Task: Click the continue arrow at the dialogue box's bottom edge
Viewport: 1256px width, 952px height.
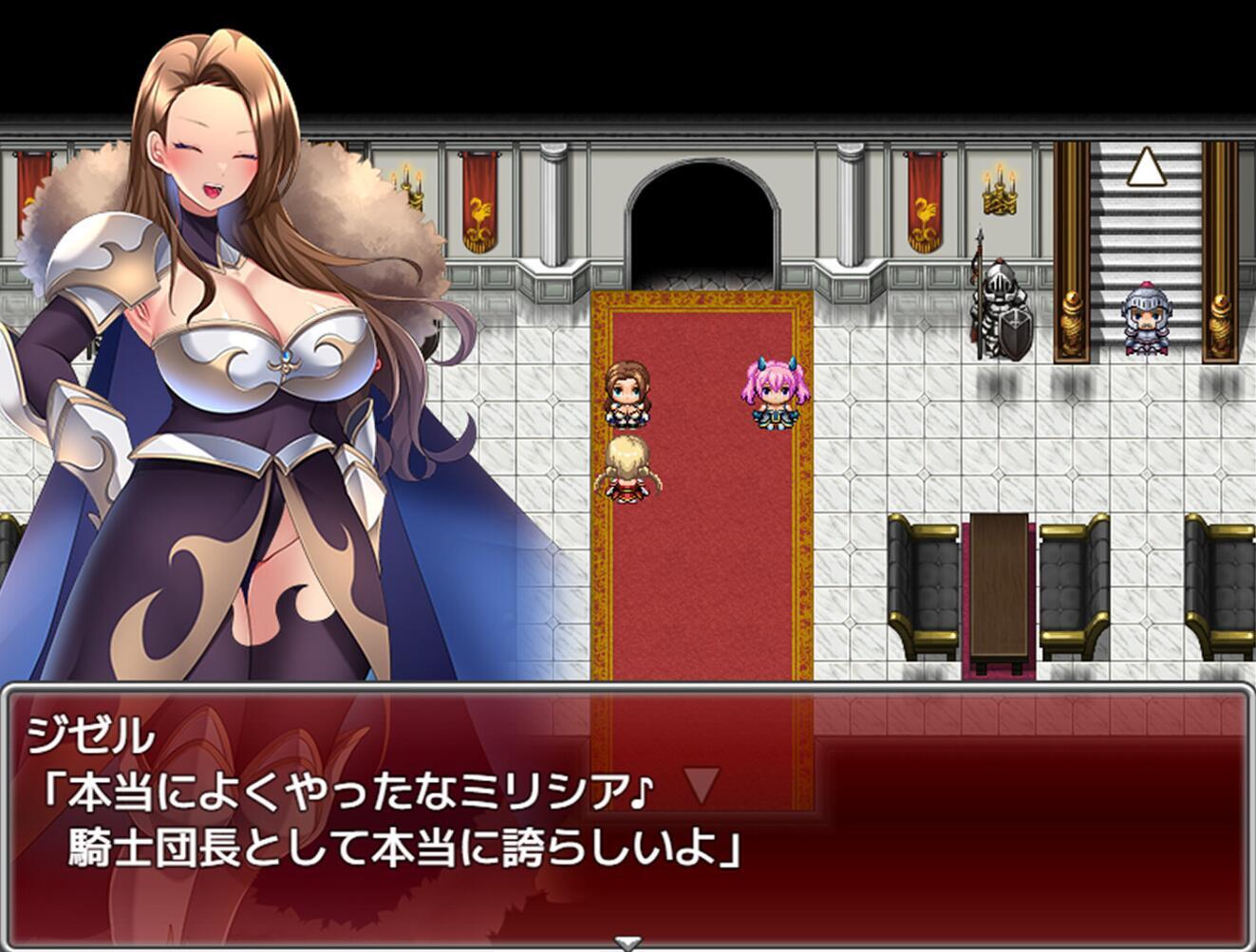Action: tap(627, 943)
